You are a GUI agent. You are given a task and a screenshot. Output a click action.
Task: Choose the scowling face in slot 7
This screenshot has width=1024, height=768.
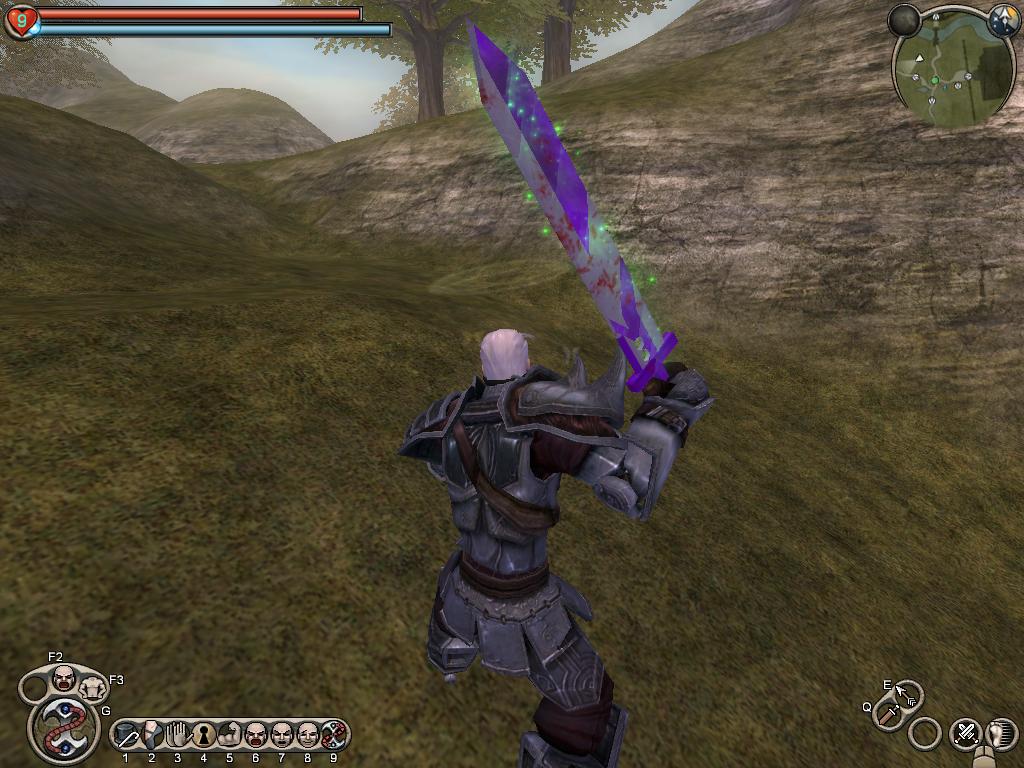pos(281,736)
